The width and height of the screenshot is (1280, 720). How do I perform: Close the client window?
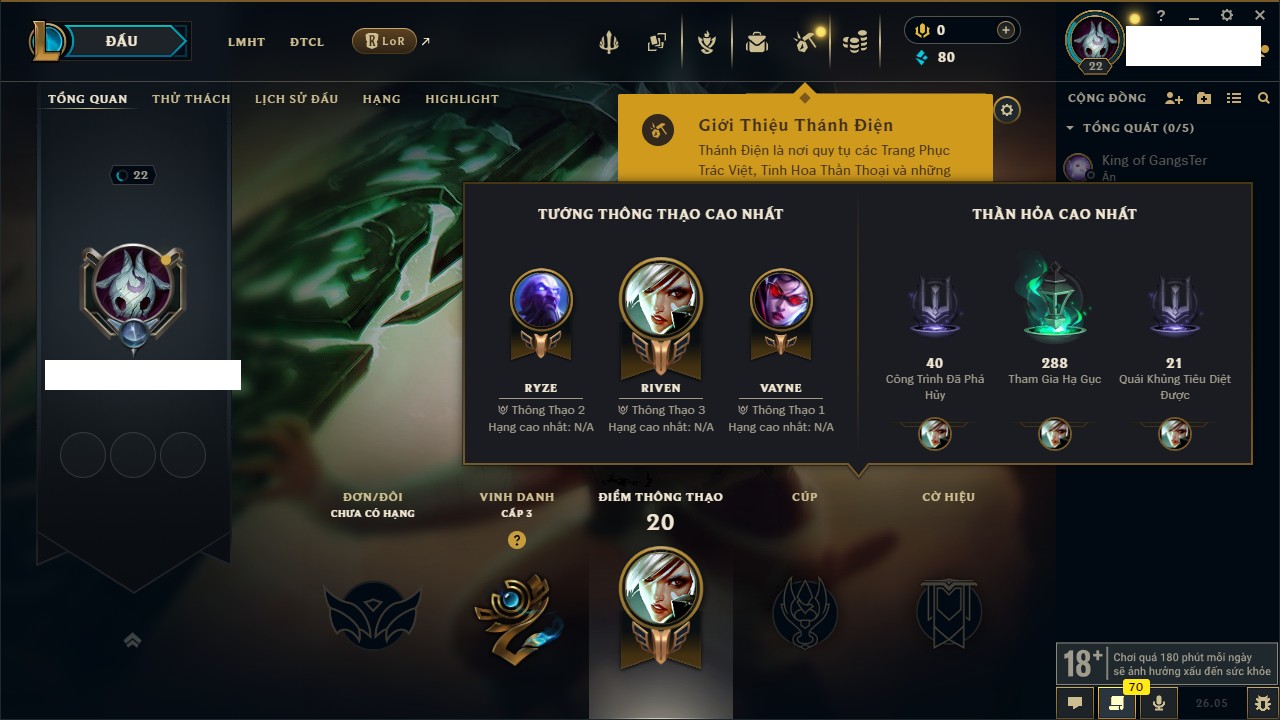tap(1256, 16)
